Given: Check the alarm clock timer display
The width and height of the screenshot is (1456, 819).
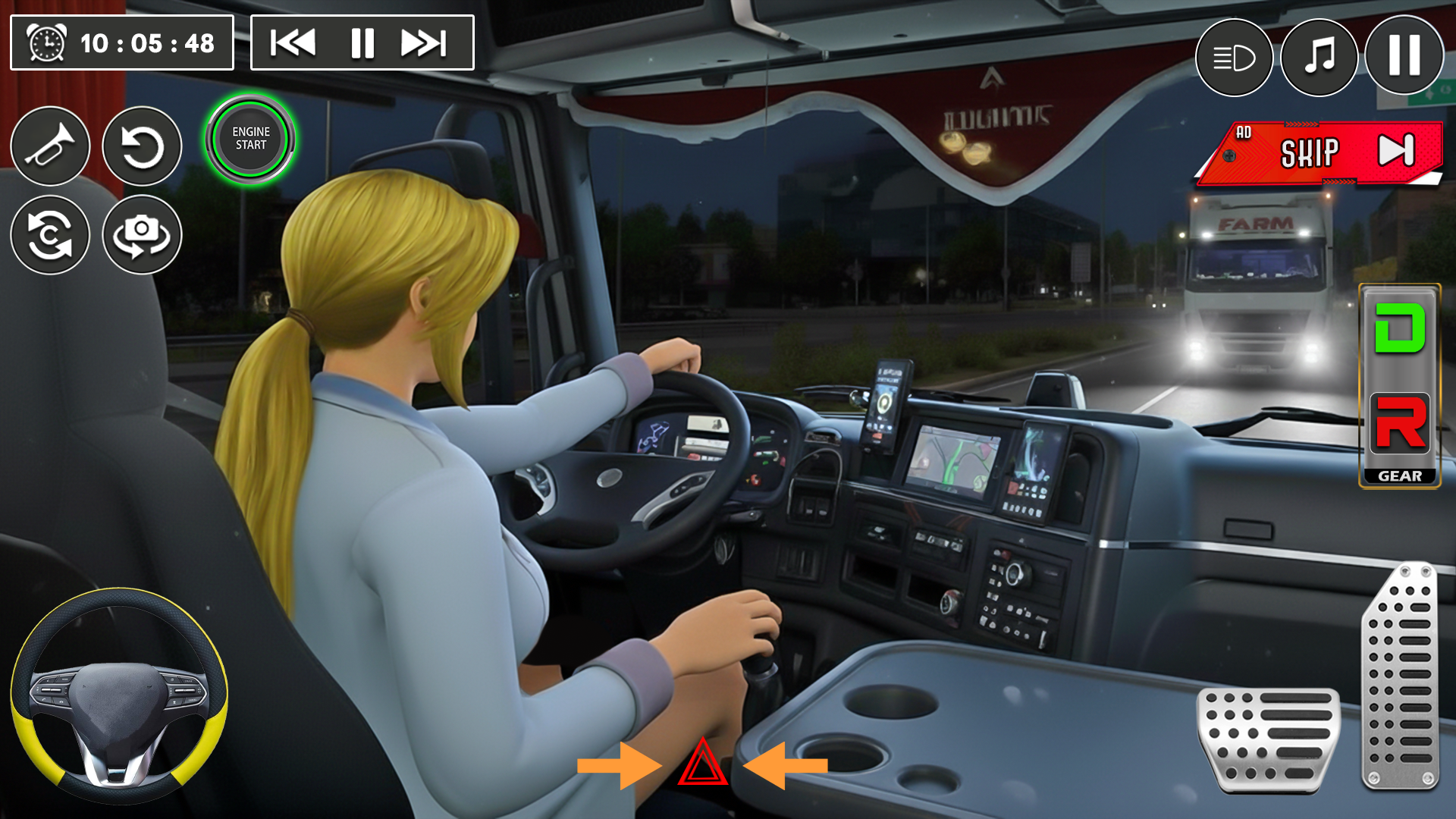Looking at the screenshot, I should click(x=121, y=42).
